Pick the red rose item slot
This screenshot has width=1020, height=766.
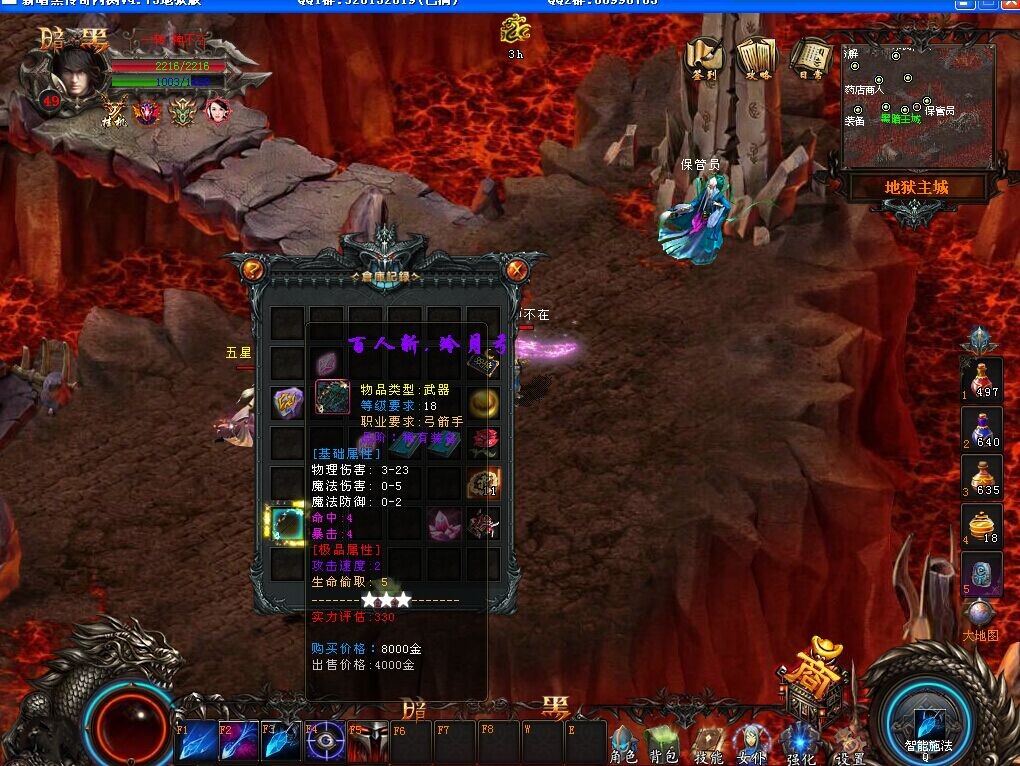click(x=484, y=442)
